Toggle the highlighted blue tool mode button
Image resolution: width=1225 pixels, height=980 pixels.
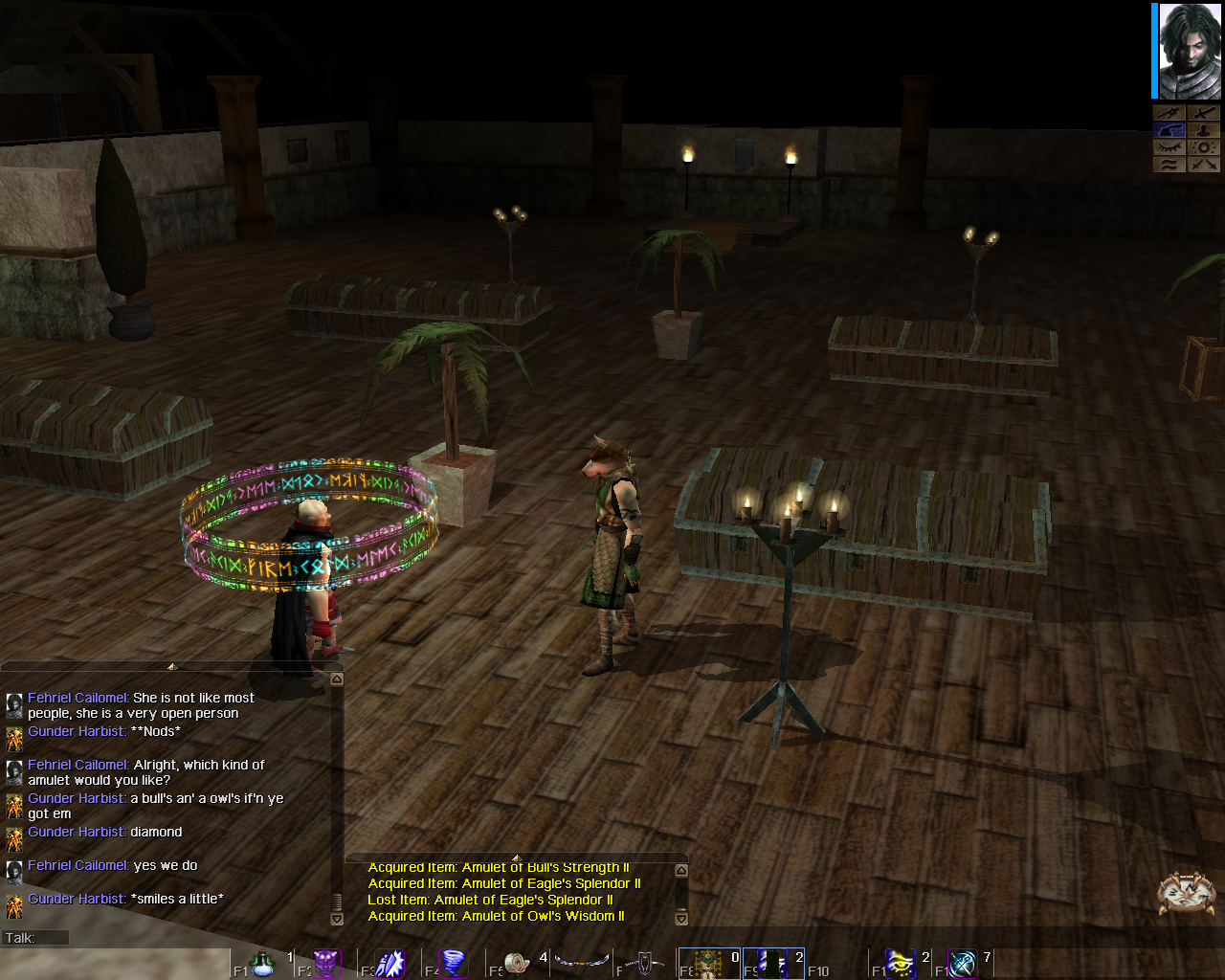[1169, 129]
